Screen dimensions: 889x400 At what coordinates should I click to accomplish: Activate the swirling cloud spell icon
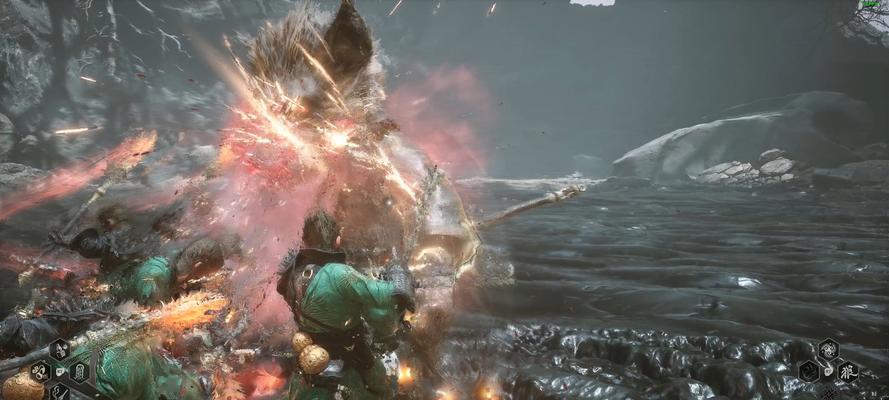827,349
